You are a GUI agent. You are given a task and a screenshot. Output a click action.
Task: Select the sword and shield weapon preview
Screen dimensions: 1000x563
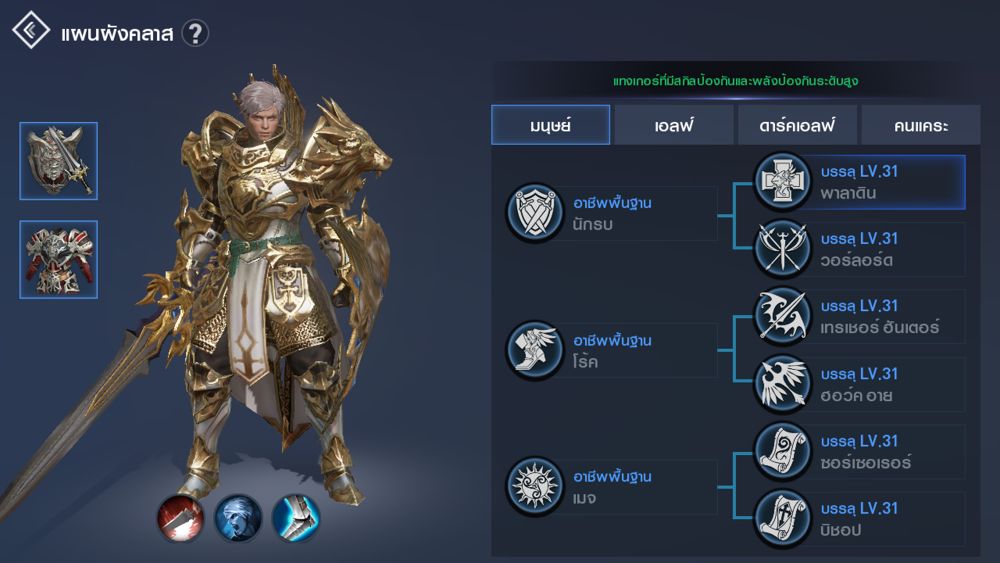(x=58, y=160)
